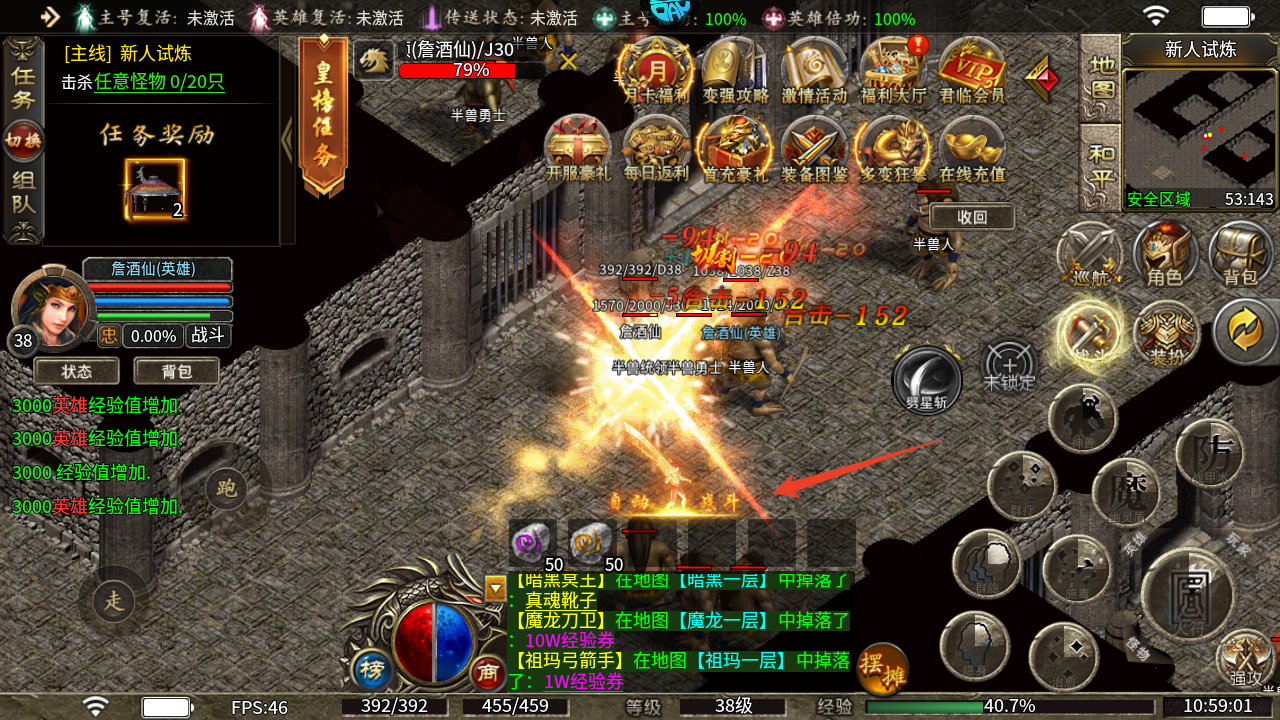Open the 皇榜任务 quest banner
Image resolution: width=1280 pixels, height=720 pixels.
(x=323, y=115)
